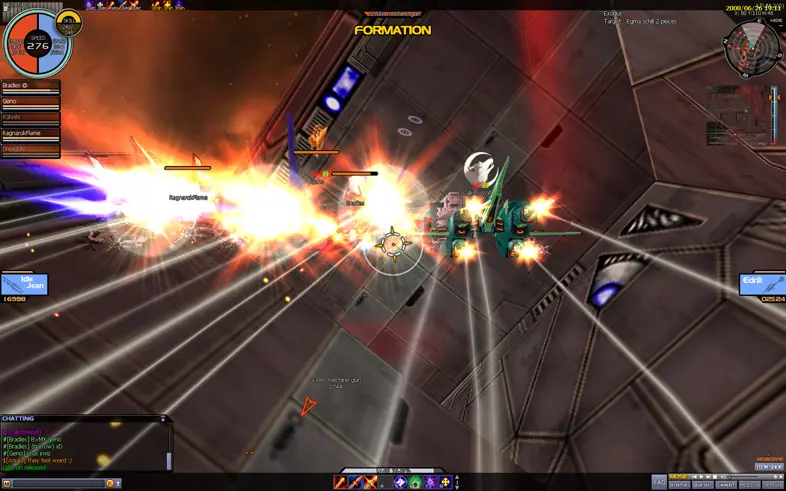Screen dimensions: 786x491
Task: Click the chat message input field
Action: click(x=58, y=484)
